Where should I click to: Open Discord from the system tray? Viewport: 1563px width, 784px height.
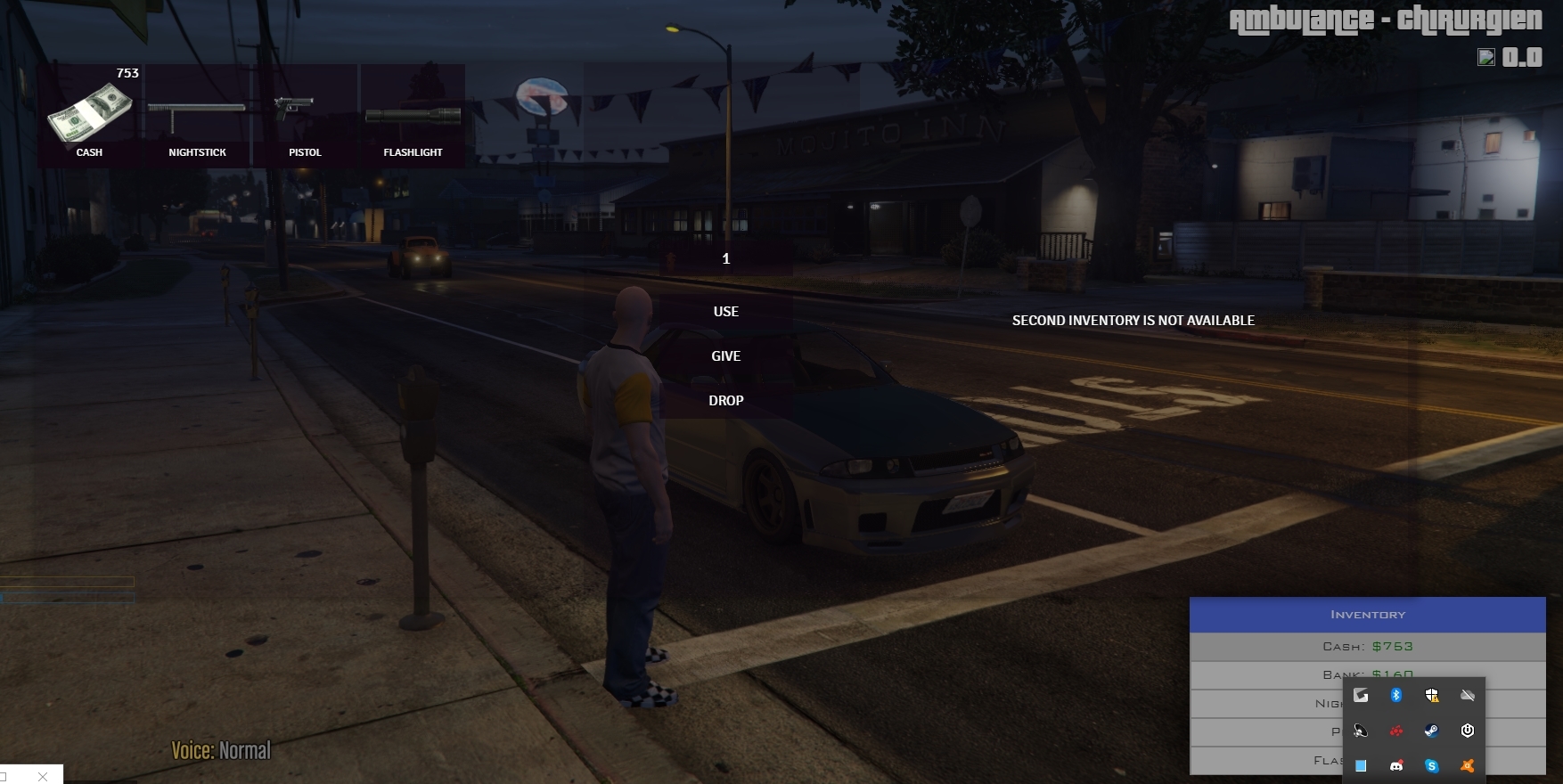[1396, 766]
